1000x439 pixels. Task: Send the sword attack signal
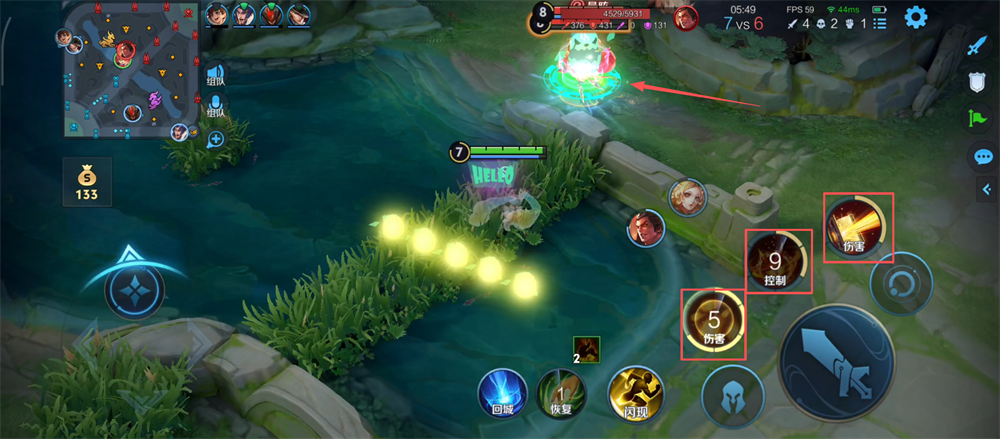tap(978, 45)
